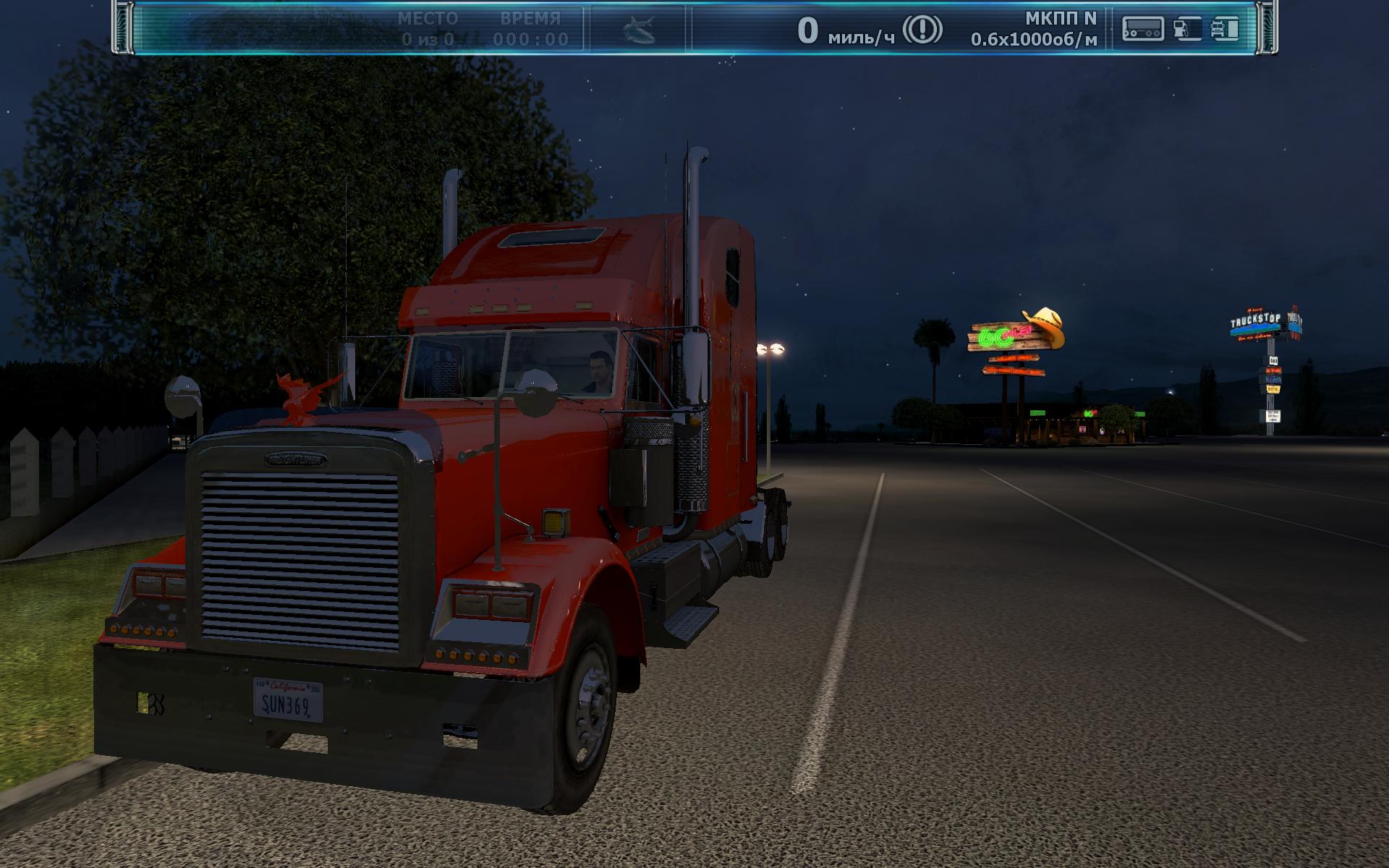Open the truck condition icon
This screenshot has height=868, width=1389.
(1224, 29)
